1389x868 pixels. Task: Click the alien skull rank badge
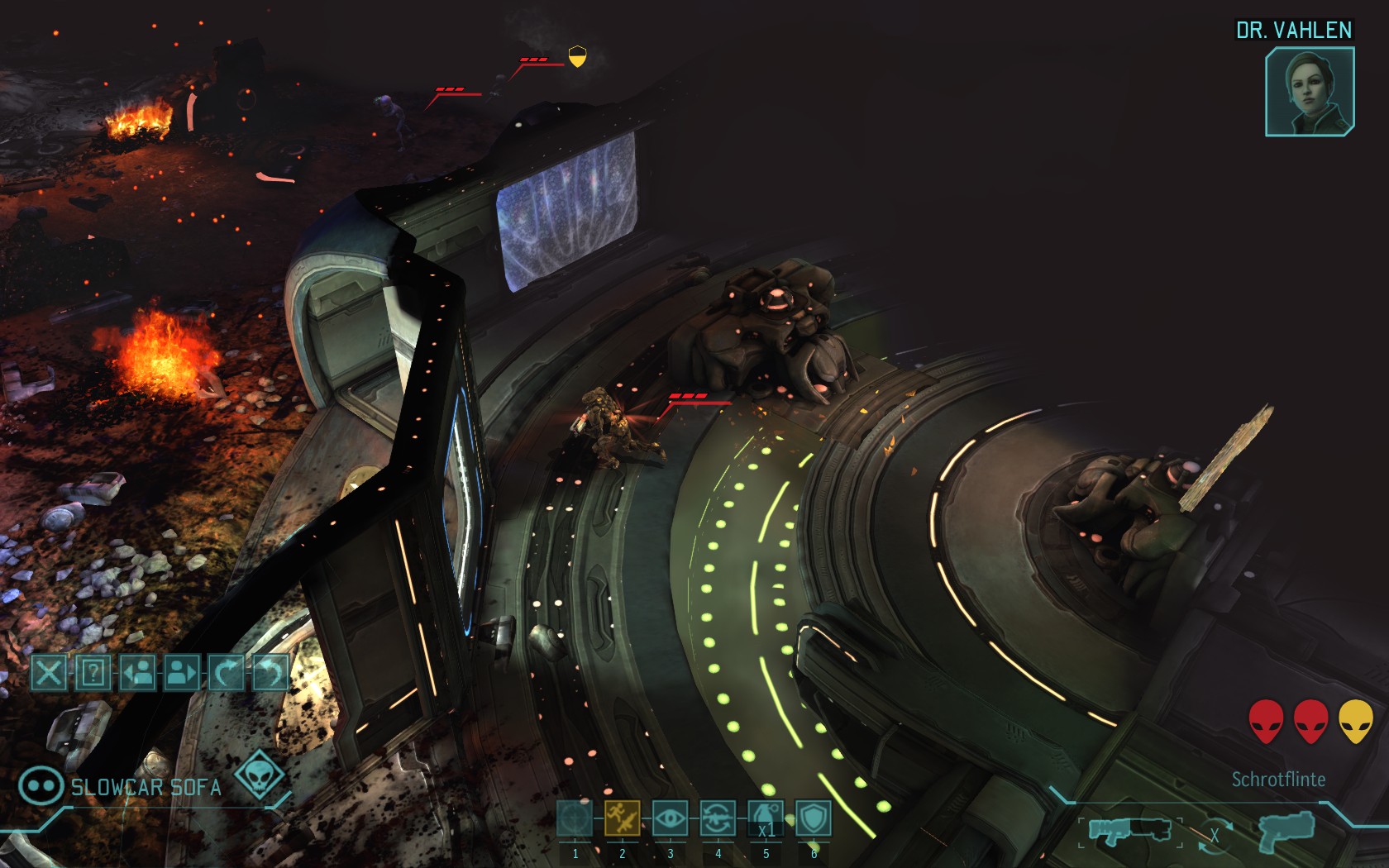click(260, 776)
